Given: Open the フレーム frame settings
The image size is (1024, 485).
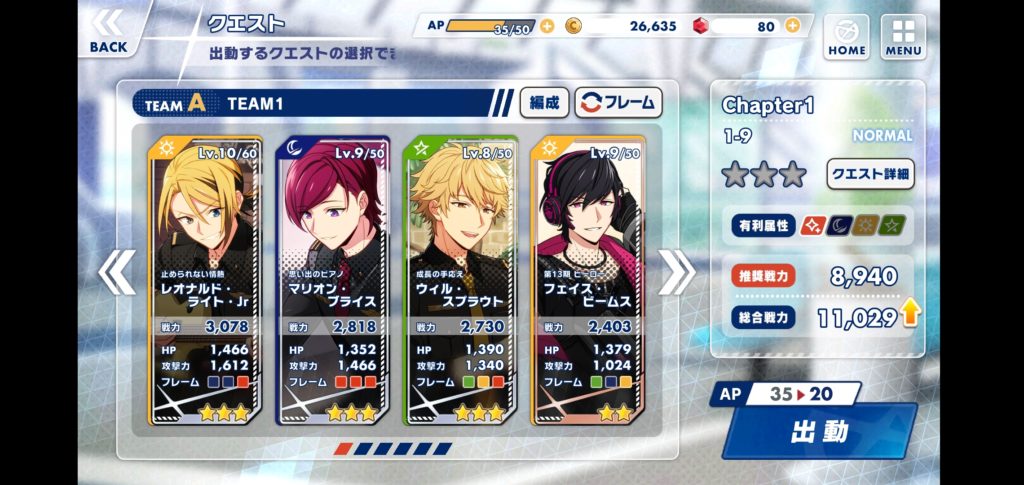Looking at the screenshot, I should click(x=618, y=102).
